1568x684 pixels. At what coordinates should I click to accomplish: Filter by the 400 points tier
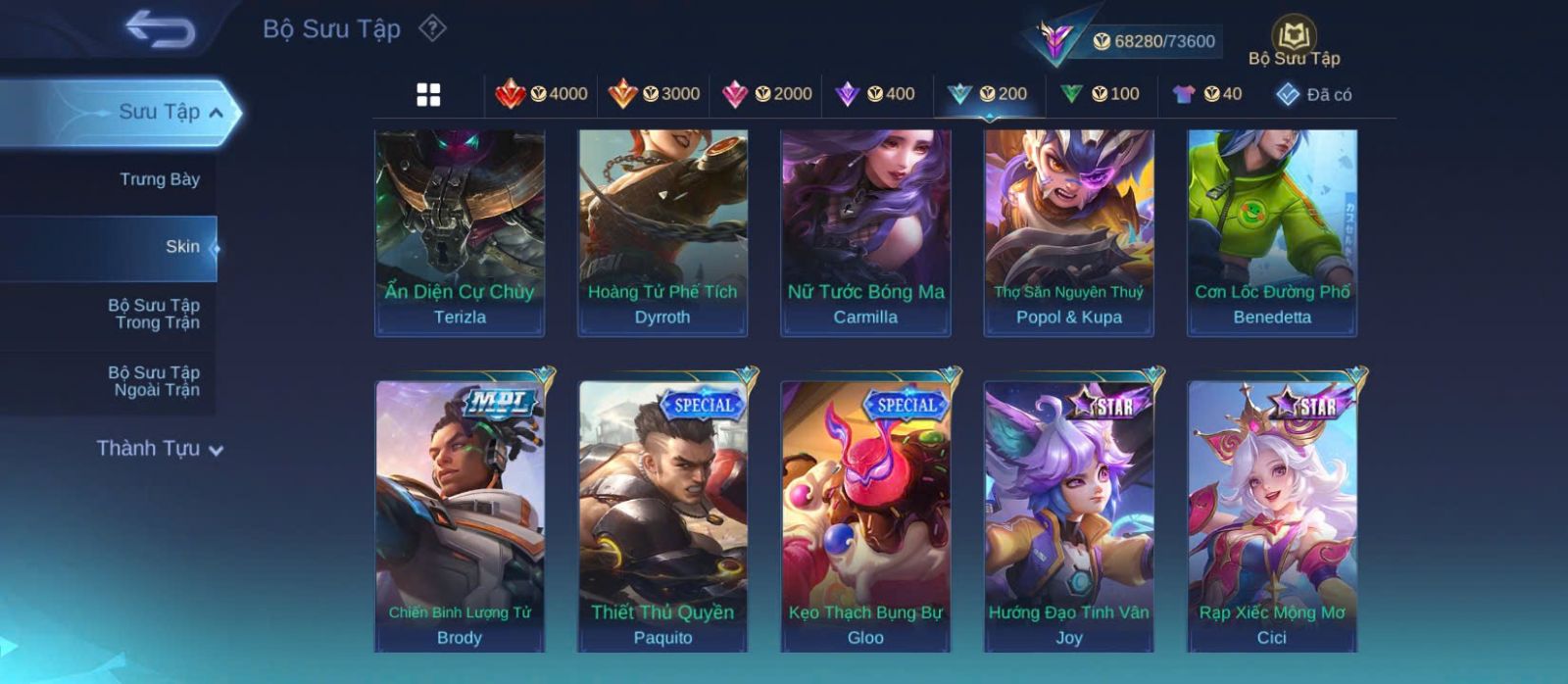click(x=875, y=94)
